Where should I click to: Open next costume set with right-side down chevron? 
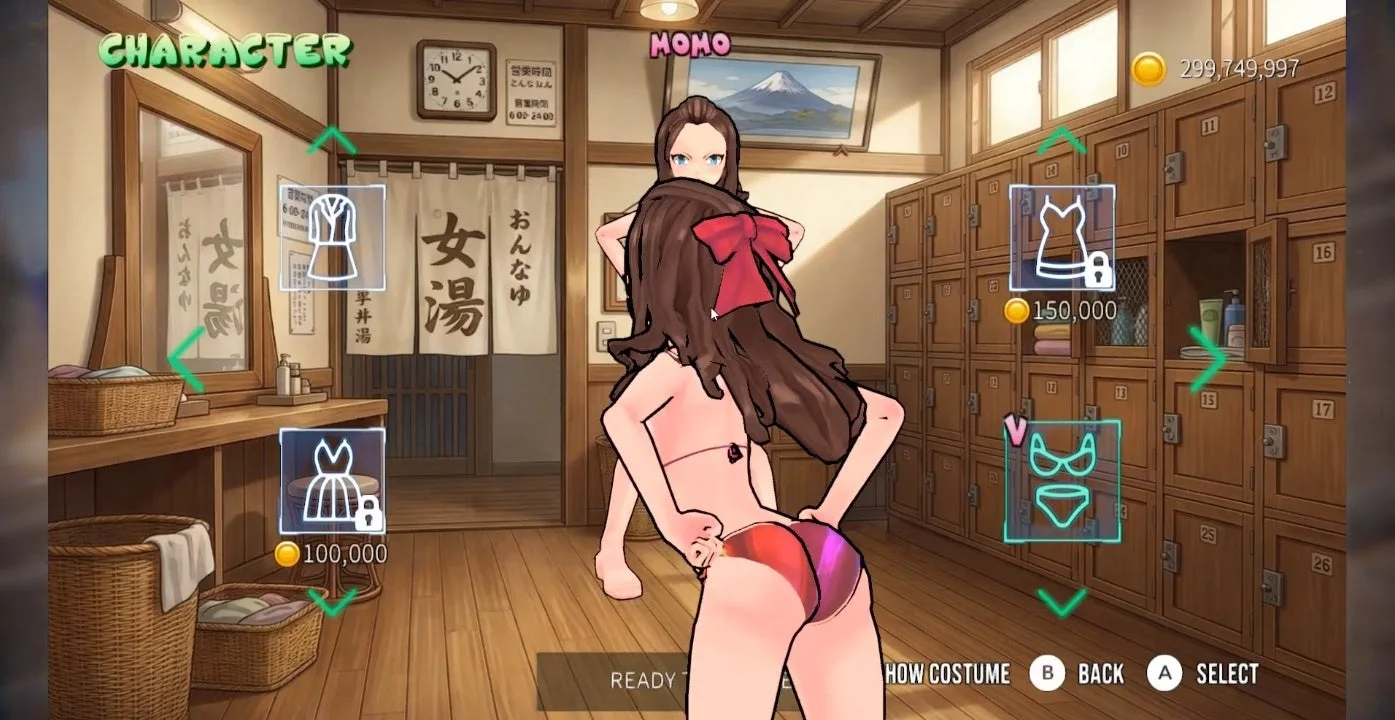click(1063, 602)
